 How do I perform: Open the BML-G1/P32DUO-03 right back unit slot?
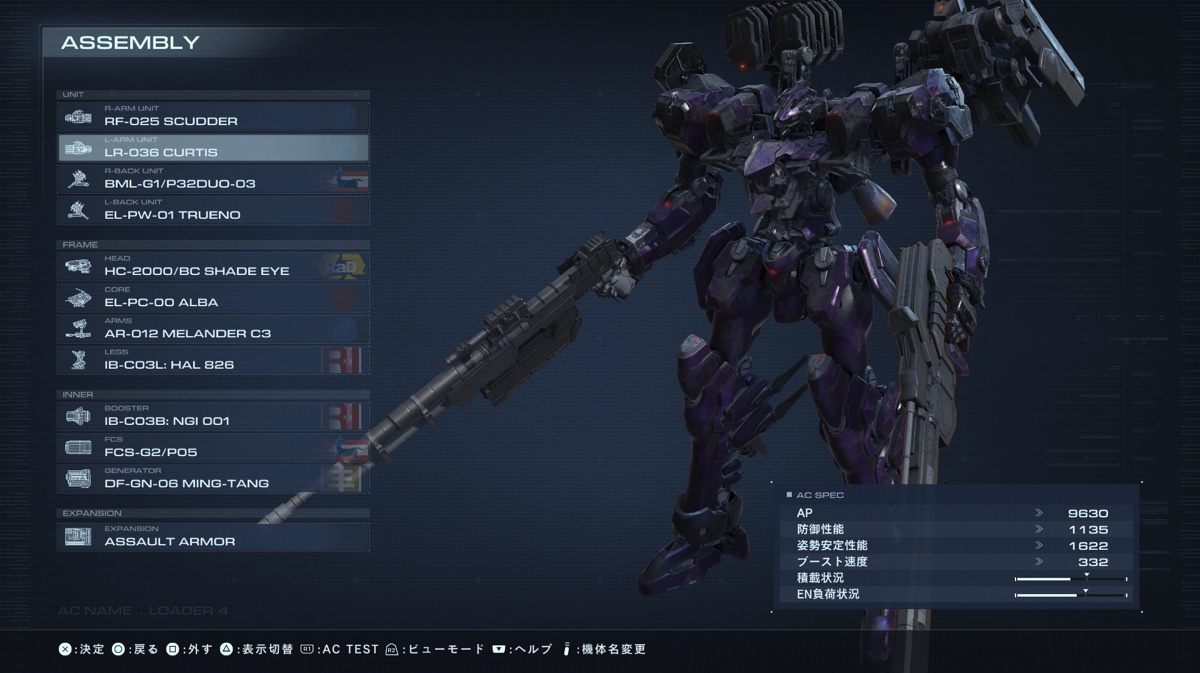(x=213, y=179)
